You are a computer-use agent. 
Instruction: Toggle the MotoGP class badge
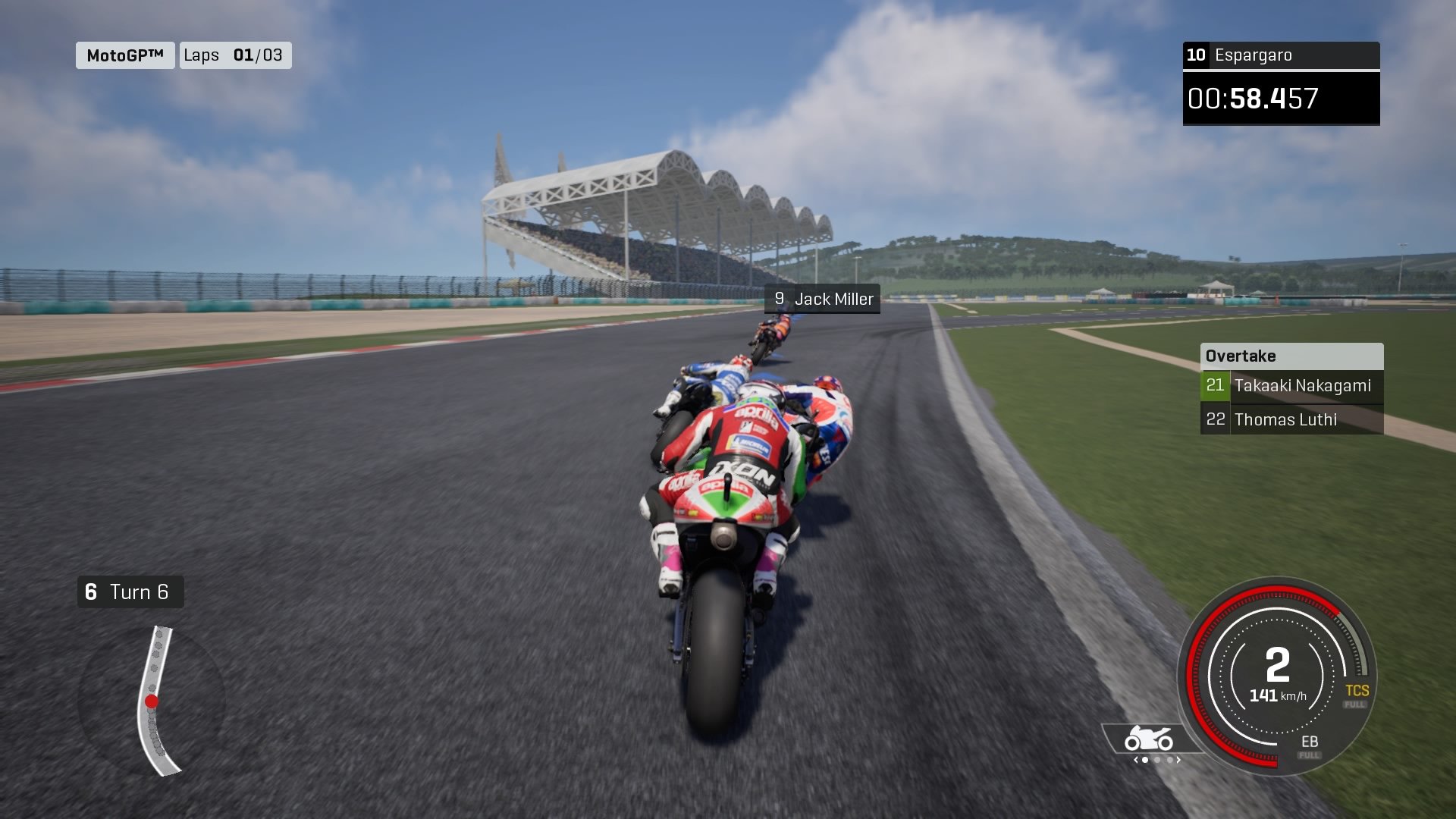tap(124, 55)
